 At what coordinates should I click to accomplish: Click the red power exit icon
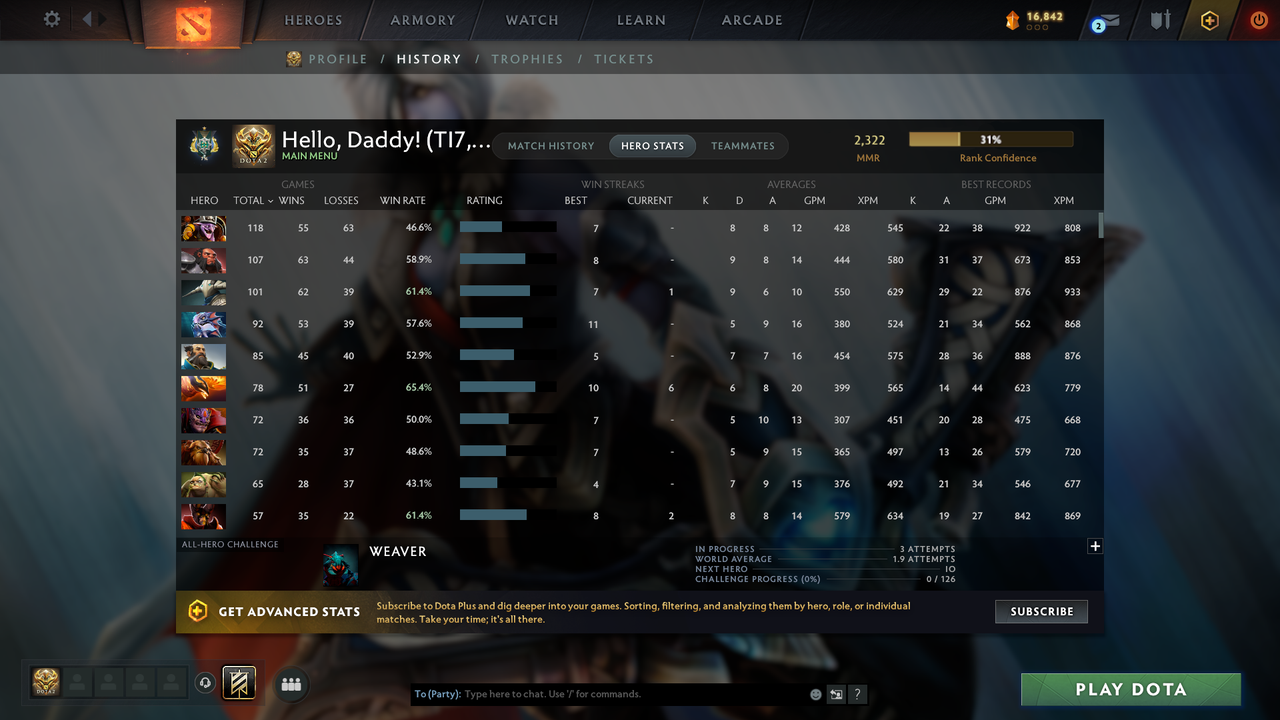1259,20
